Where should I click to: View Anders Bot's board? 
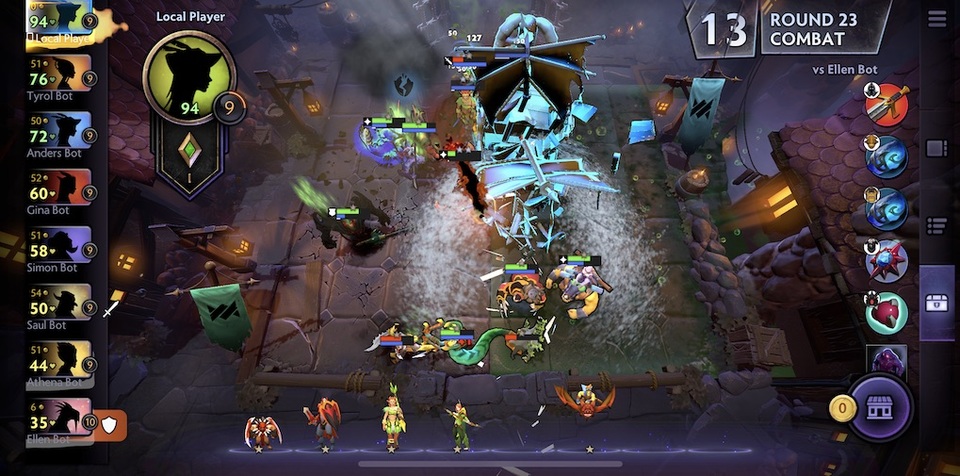click(x=60, y=132)
